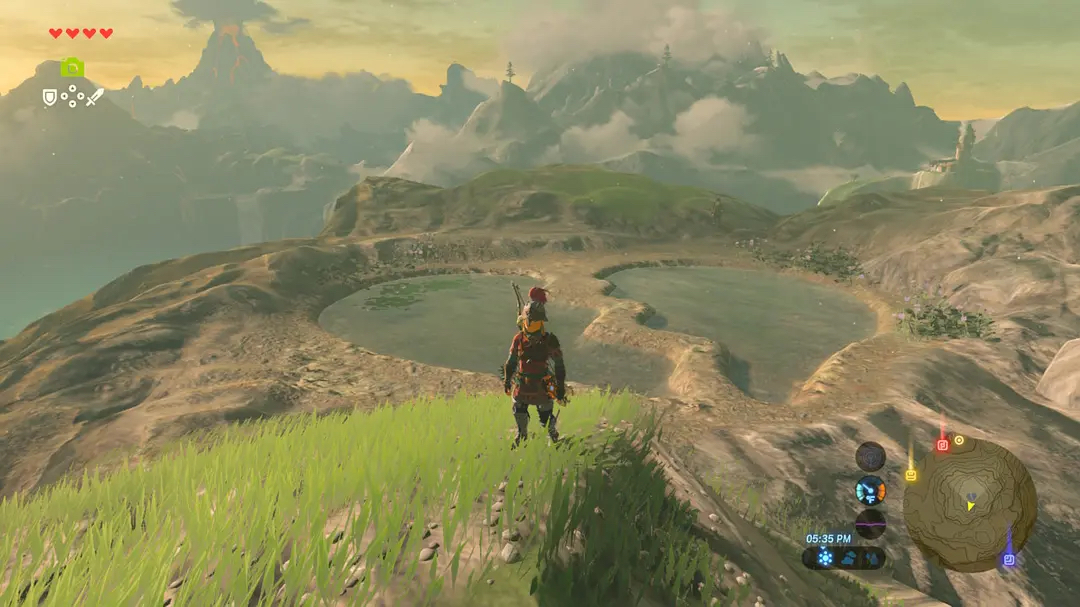Click the Sheikah Sensor icon

[870, 456]
